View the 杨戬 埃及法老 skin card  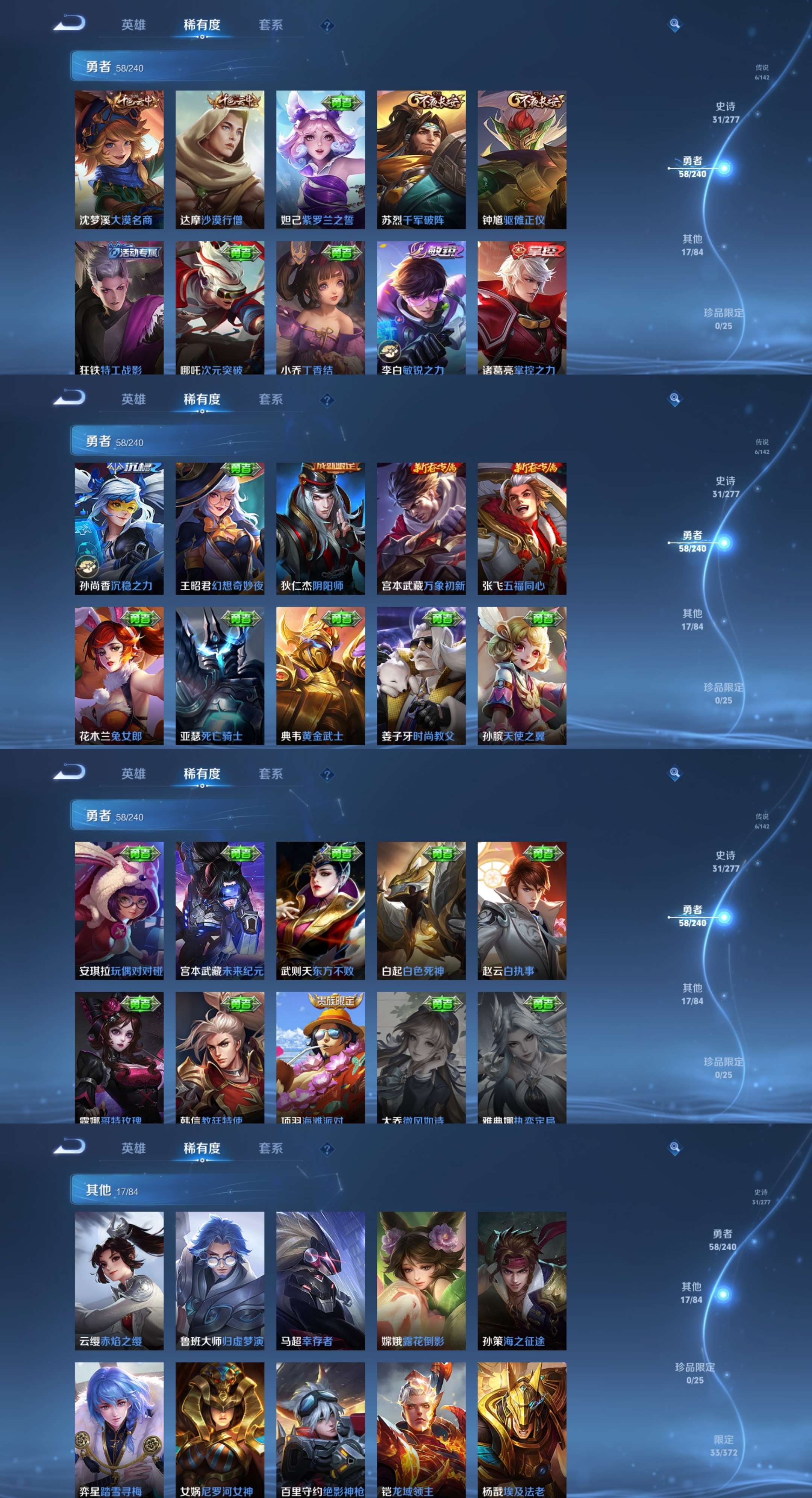pyautogui.click(x=521, y=1429)
